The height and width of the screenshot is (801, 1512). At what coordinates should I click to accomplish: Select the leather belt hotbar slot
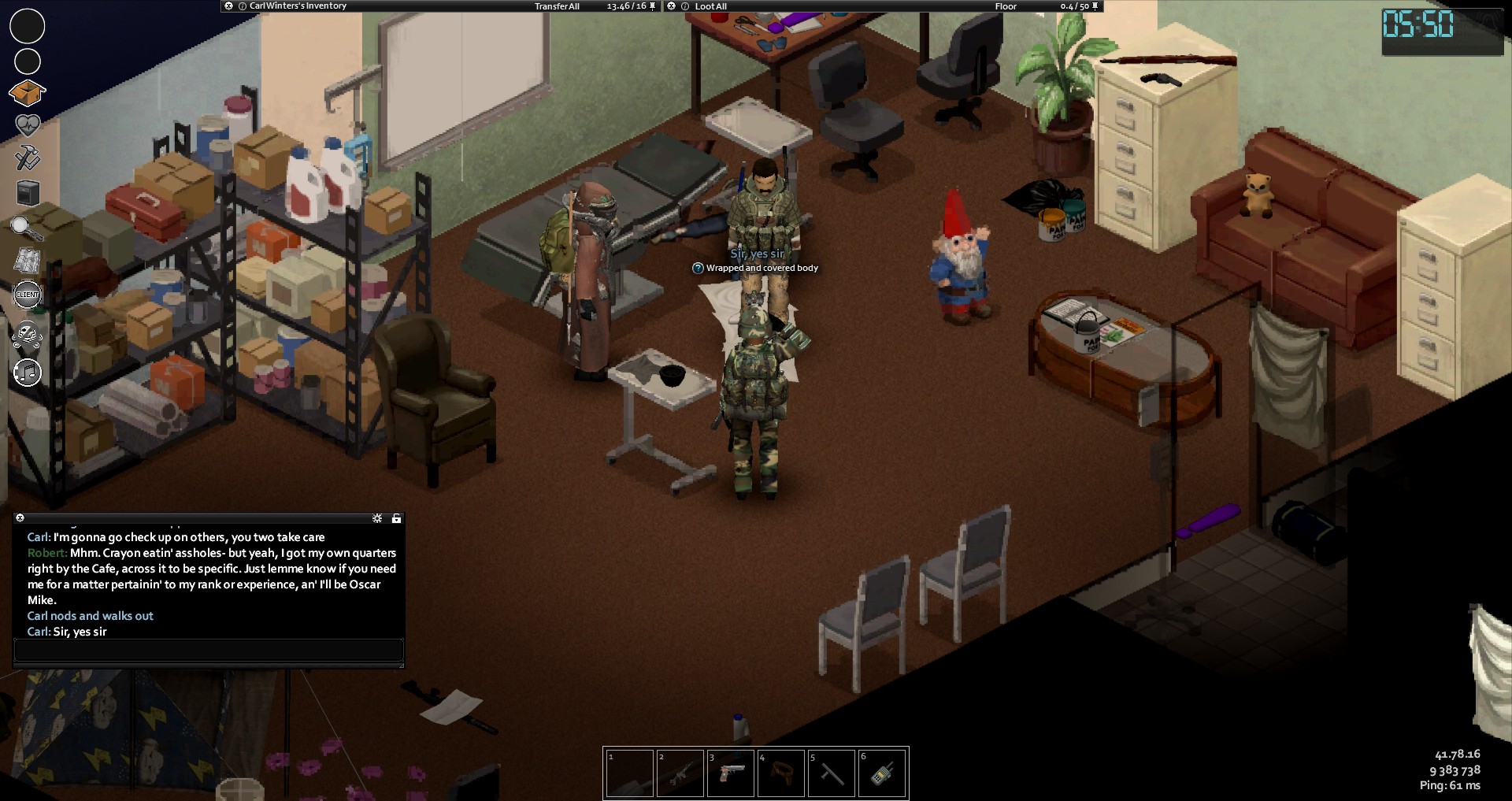[780, 773]
